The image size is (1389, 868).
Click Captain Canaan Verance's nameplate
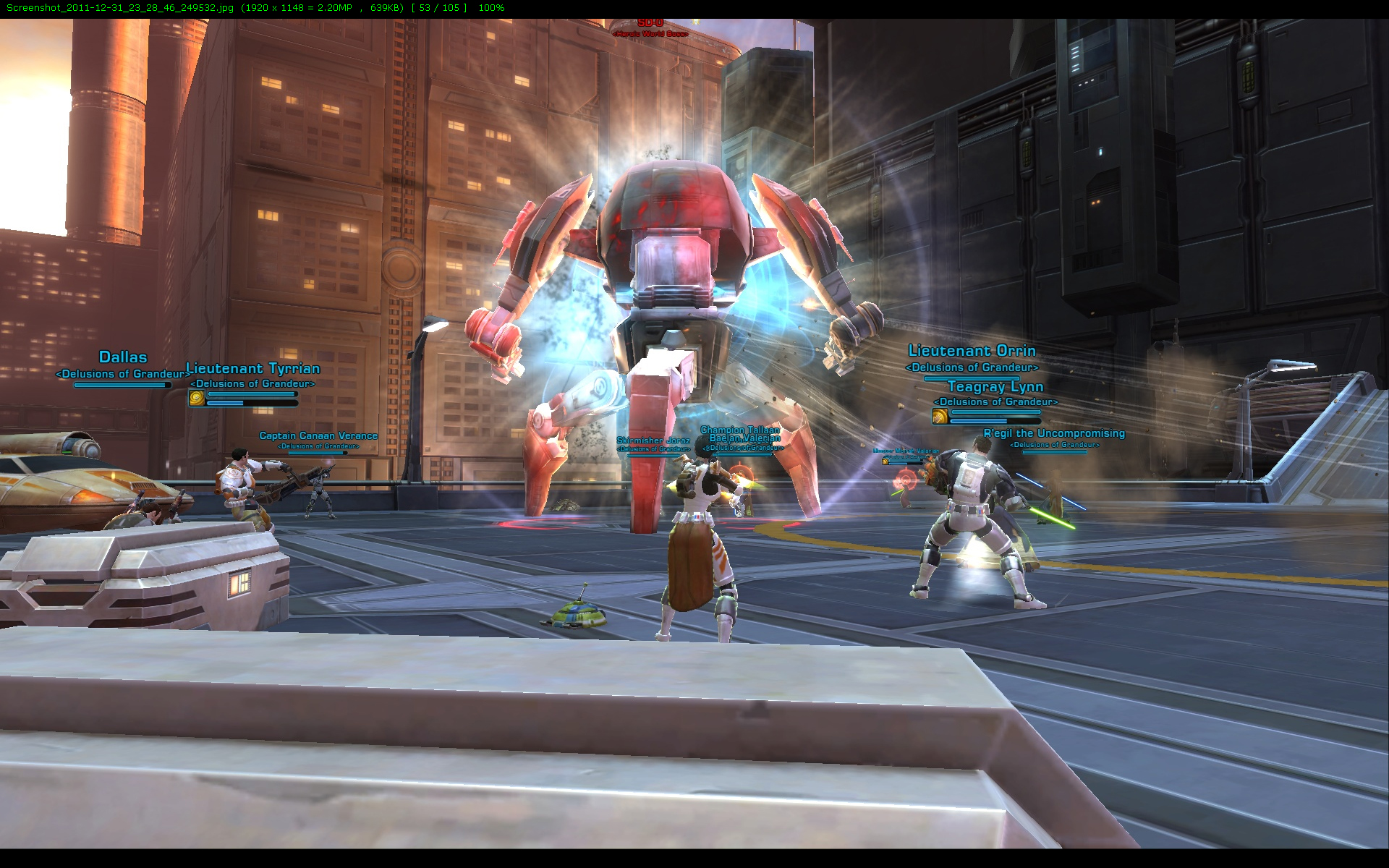[x=318, y=435]
